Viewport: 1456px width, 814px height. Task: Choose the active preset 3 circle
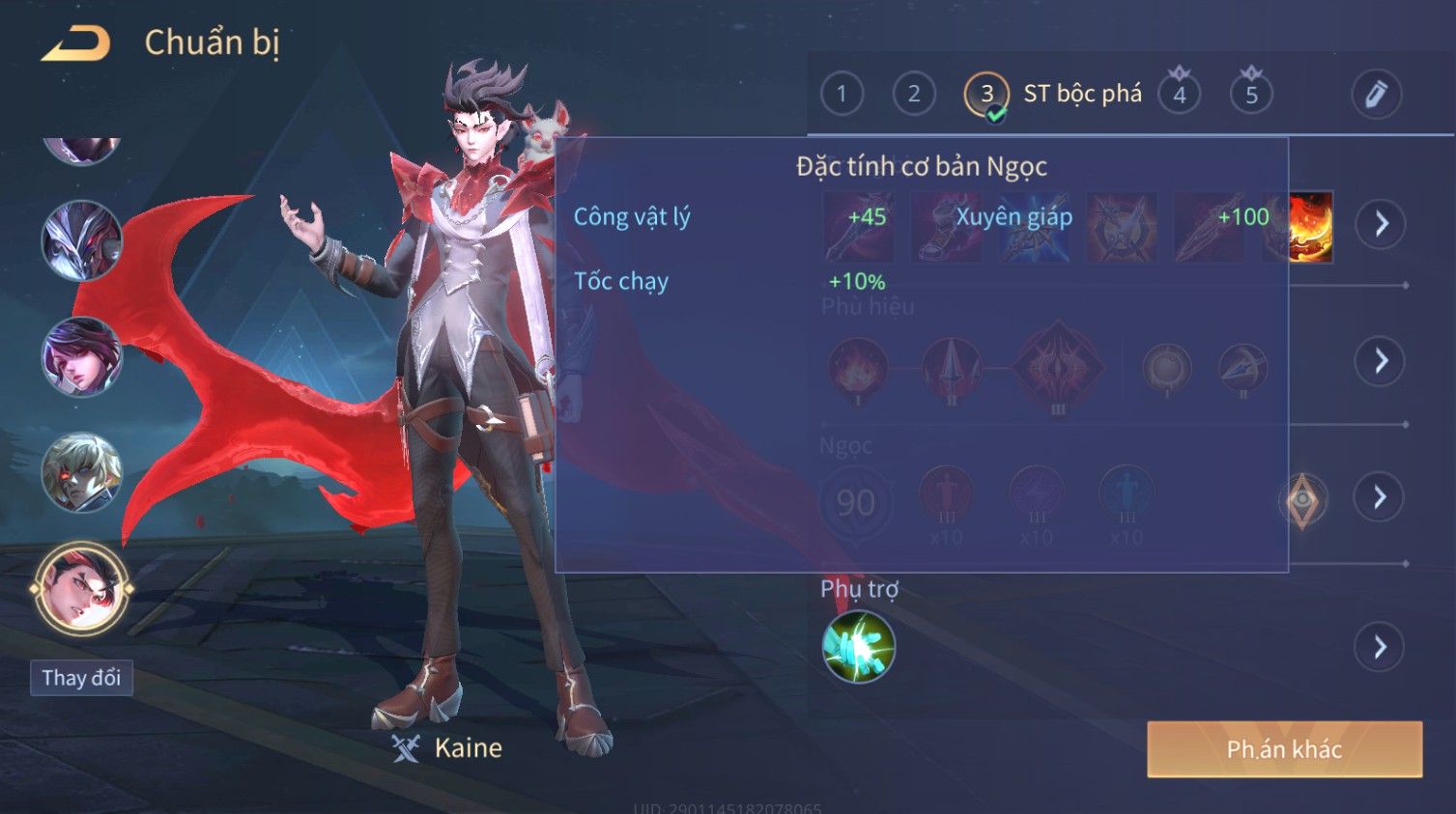(x=986, y=95)
